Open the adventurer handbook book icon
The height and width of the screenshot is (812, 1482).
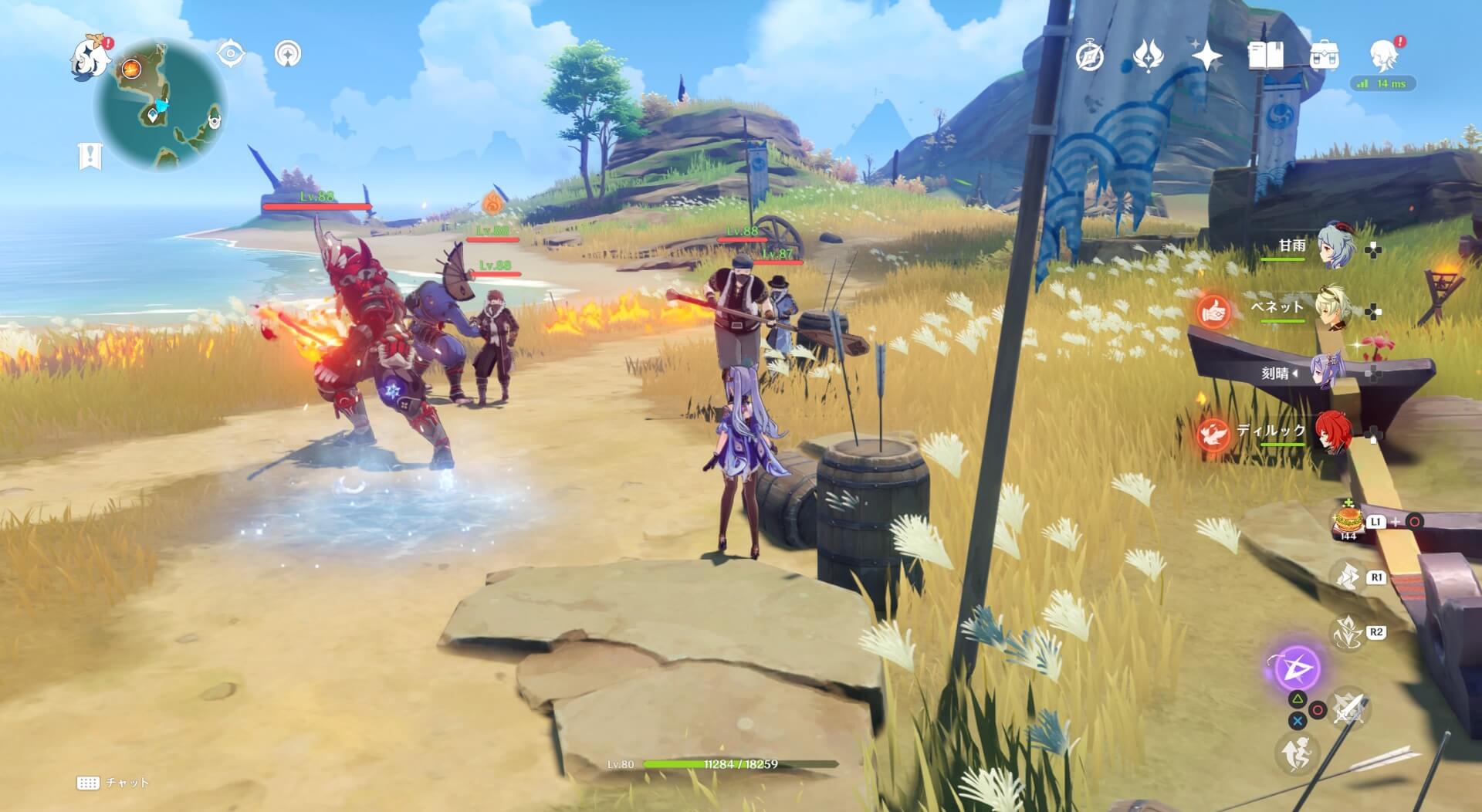(x=1265, y=56)
